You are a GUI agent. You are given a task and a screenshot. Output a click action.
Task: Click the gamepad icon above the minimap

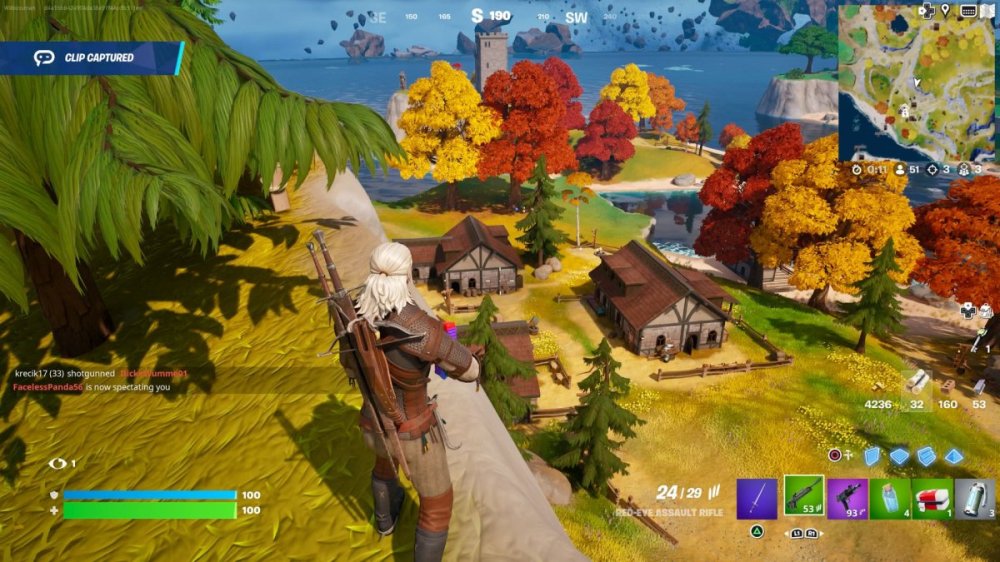pyautogui.click(x=926, y=10)
